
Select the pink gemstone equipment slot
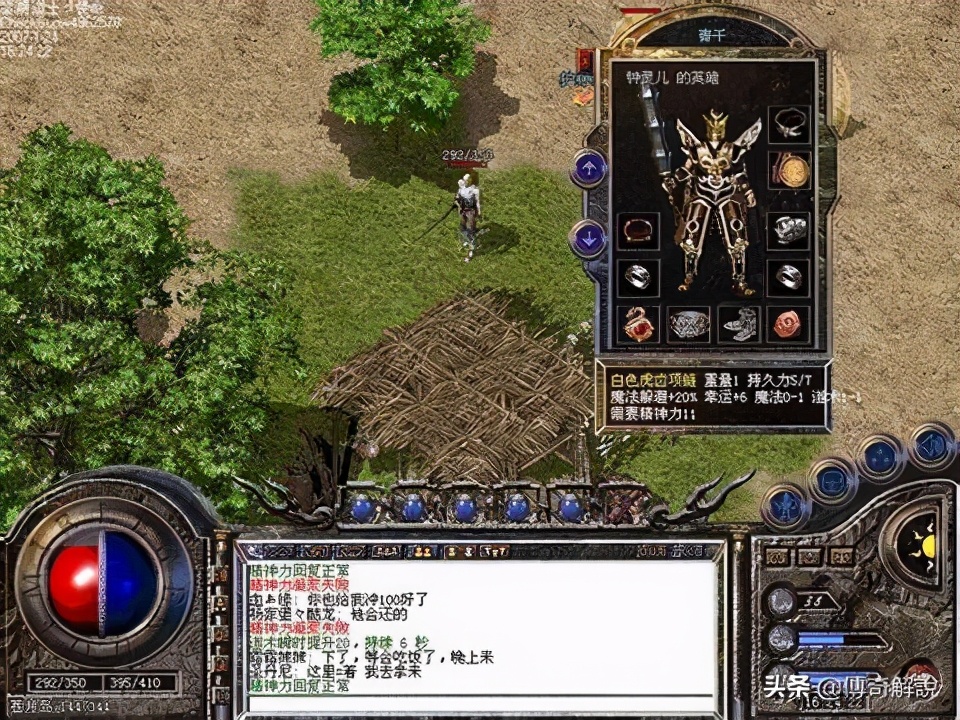pos(789,324)
